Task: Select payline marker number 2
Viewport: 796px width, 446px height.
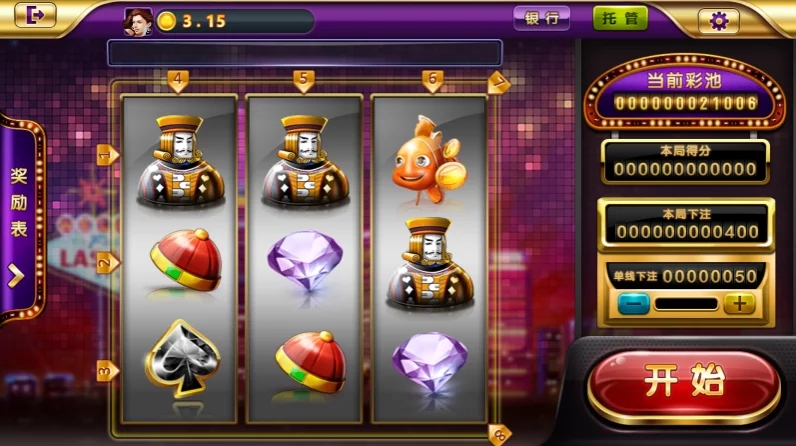Action: [x=106, y=263]
